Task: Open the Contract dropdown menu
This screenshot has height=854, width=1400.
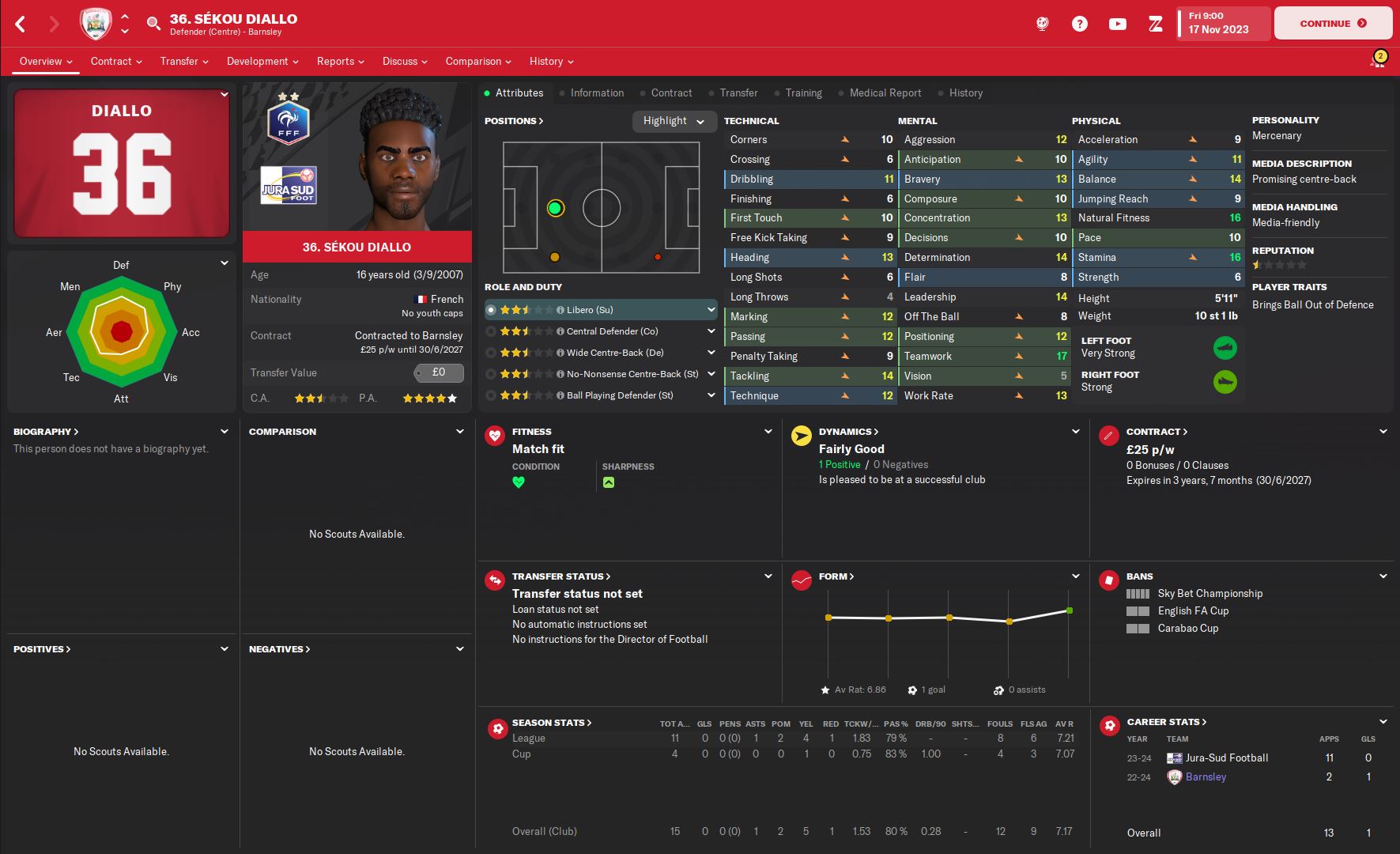Action: pyautogui.click(x=116, y=61)
